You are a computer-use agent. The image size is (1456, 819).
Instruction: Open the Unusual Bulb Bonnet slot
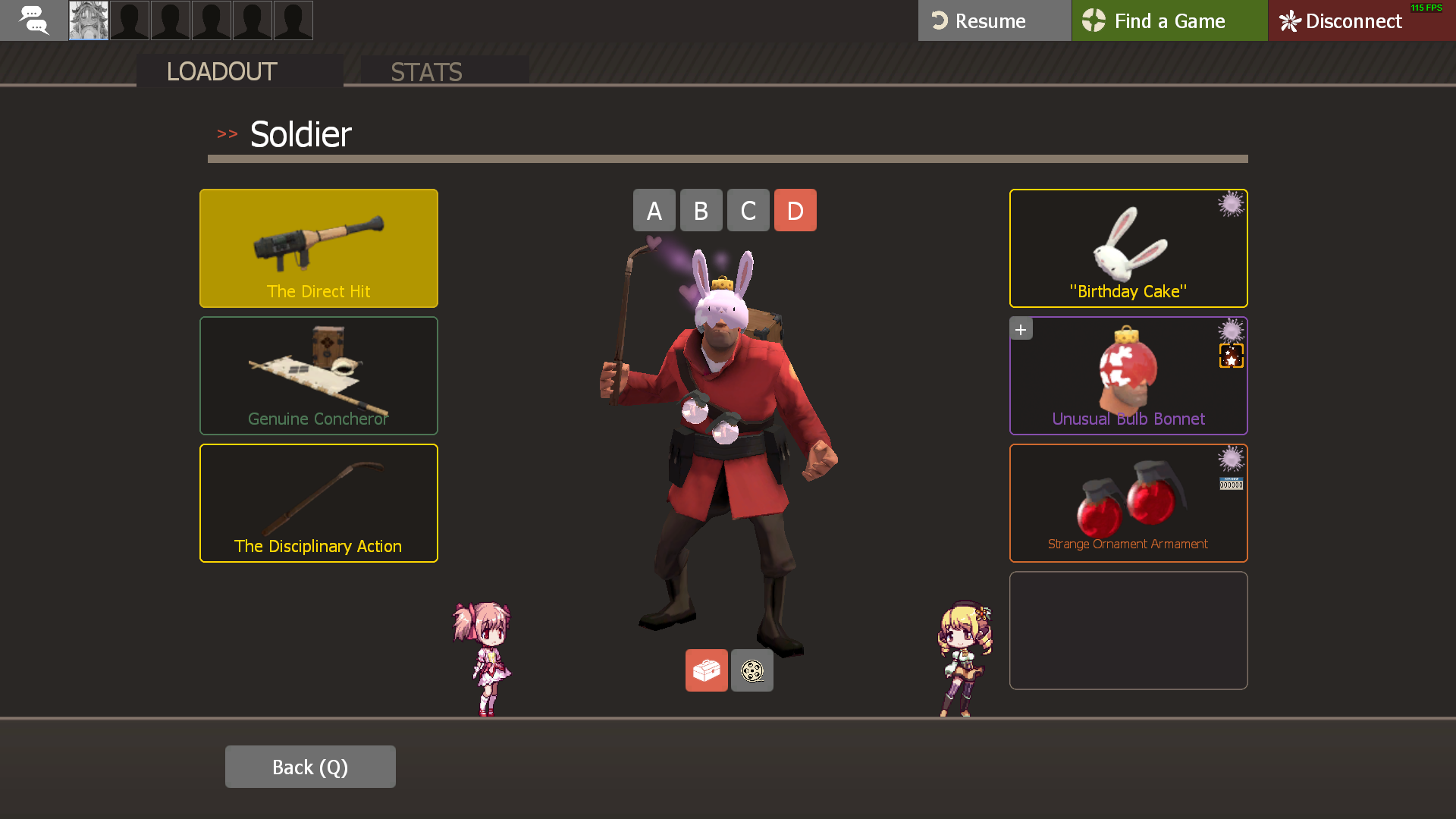point(1128,375)
